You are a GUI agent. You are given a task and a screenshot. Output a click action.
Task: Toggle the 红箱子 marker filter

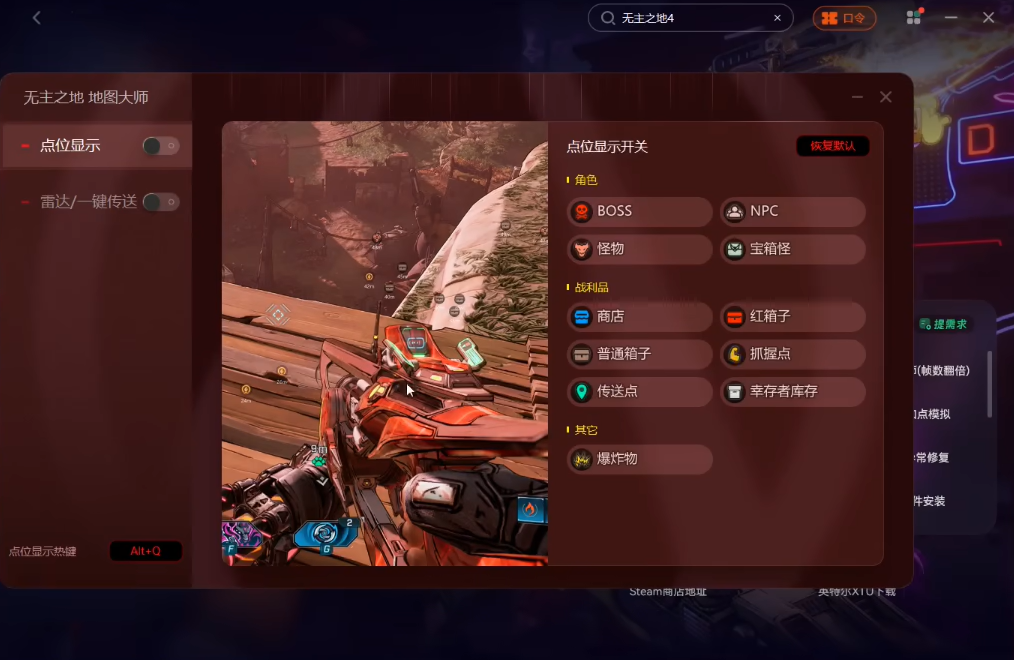click(793, 317)
